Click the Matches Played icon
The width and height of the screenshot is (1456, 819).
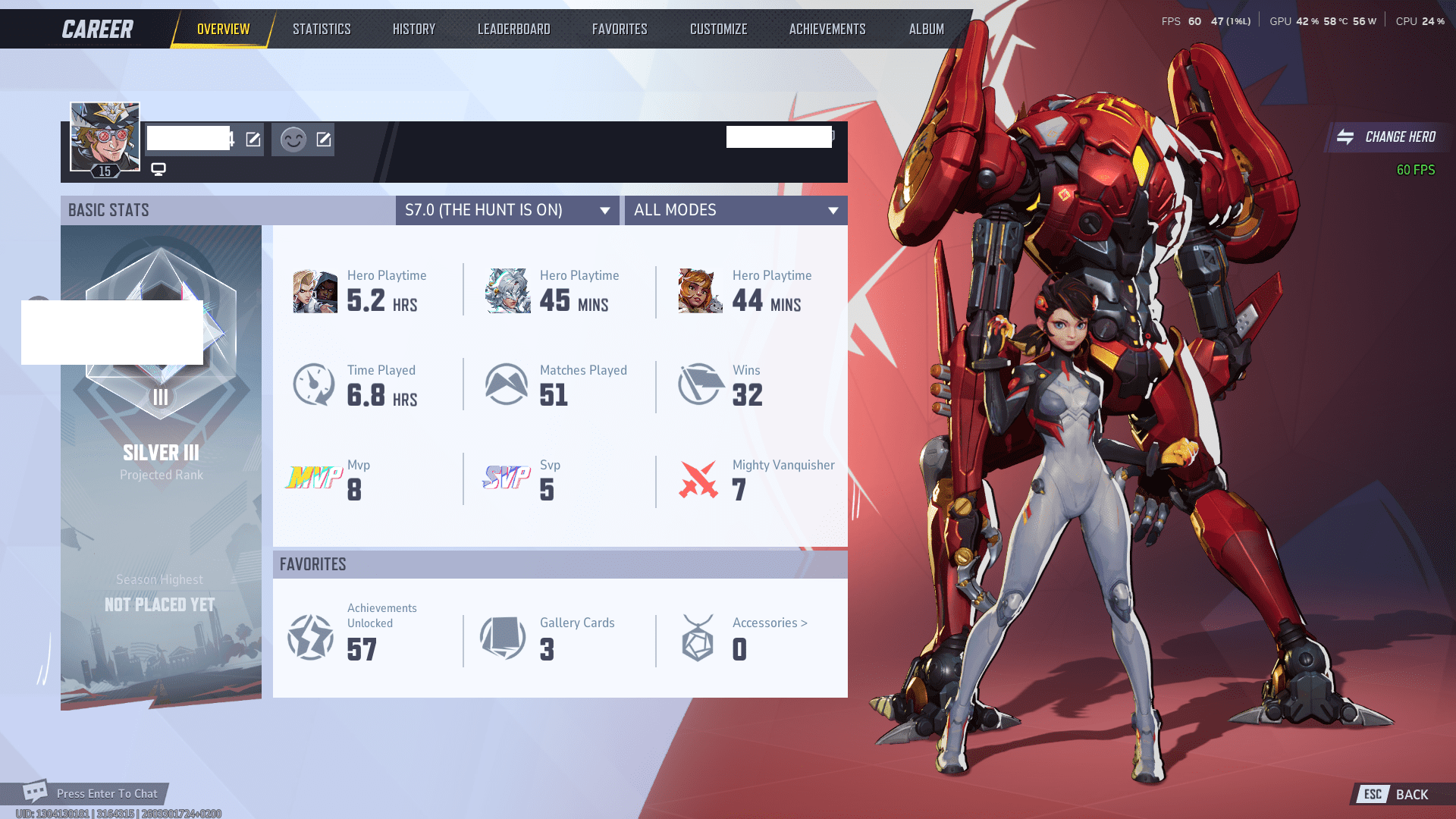(507, 384)
